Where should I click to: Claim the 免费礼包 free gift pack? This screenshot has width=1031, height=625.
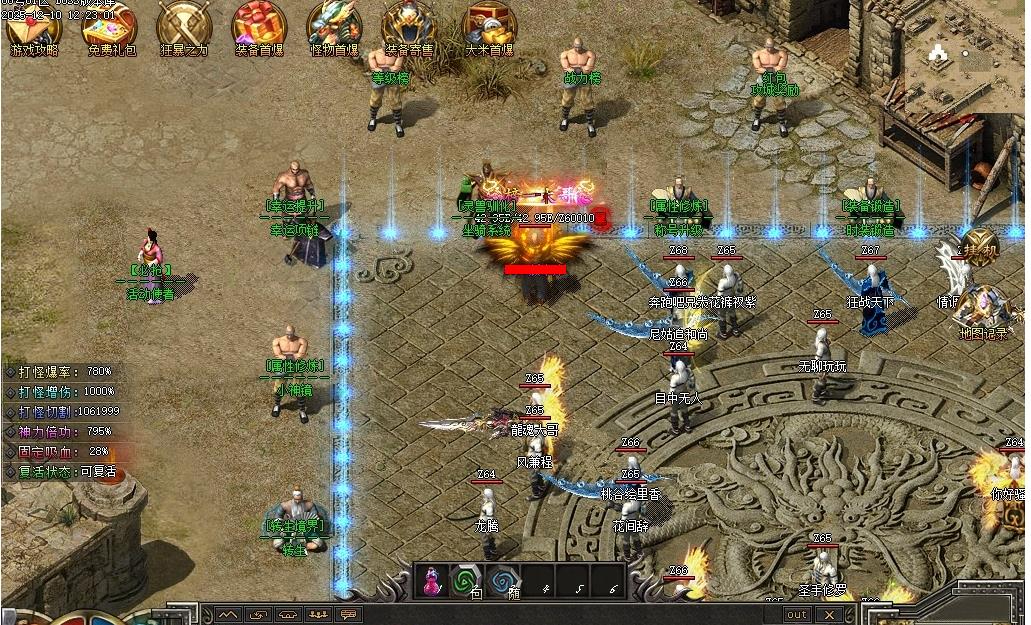(x=110, y=27)
